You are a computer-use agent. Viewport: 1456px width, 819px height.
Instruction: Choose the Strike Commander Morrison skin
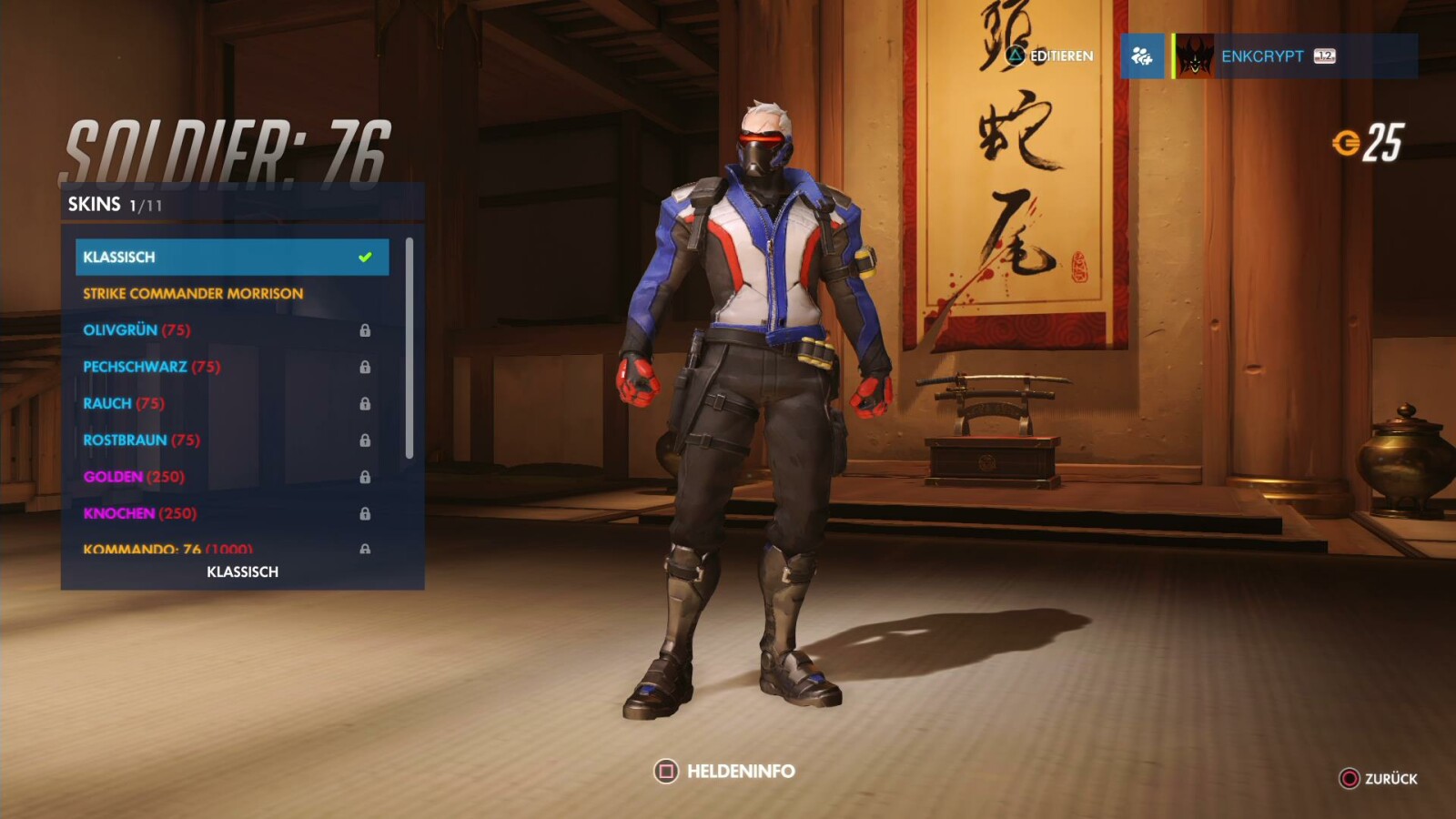(x=231, y=294)
